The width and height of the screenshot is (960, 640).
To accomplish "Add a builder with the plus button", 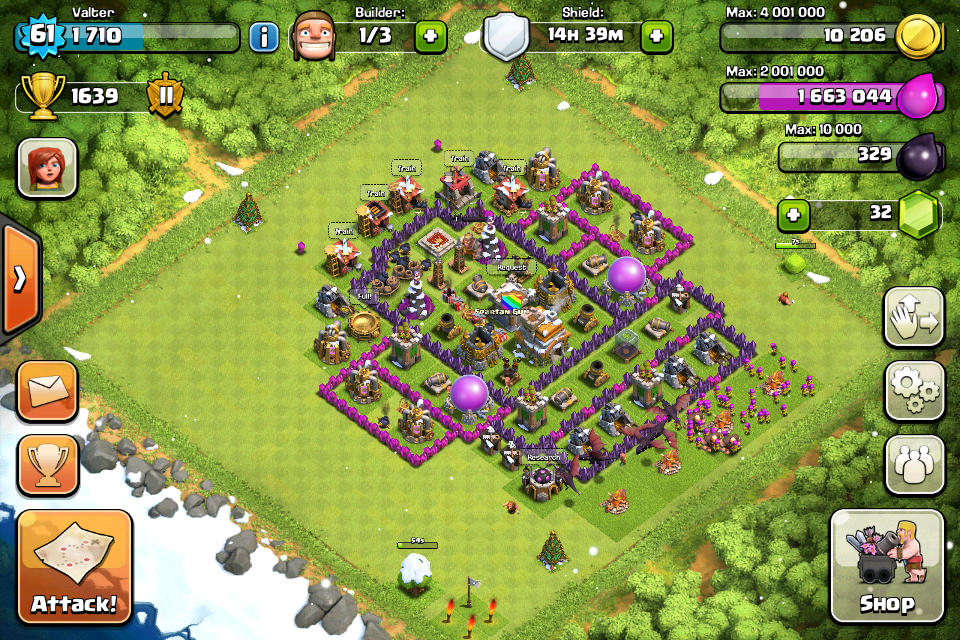I will click(431, 37).
